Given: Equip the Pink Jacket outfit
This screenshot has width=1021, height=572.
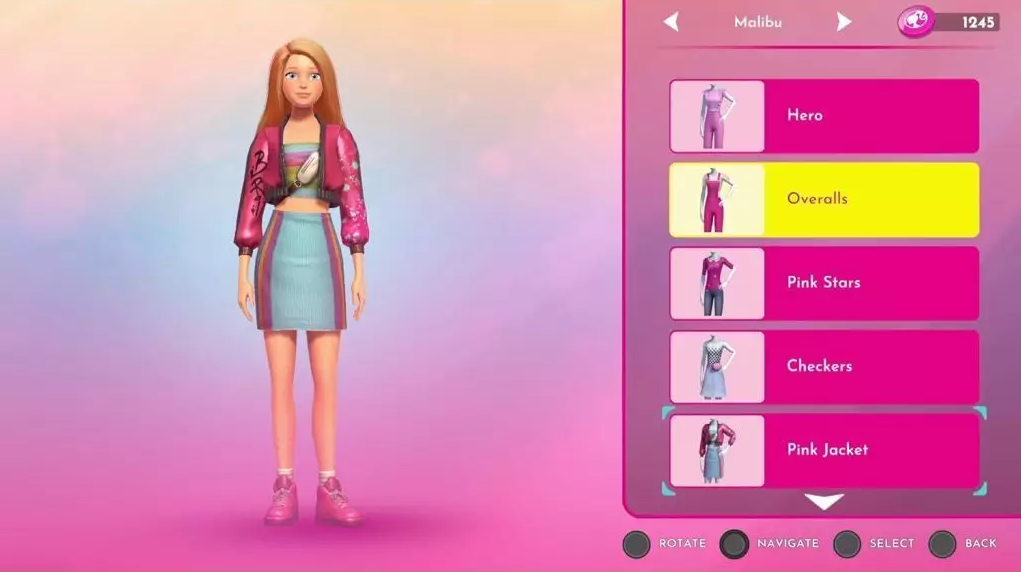Looking at the screenshot, I should click(823, 450).
